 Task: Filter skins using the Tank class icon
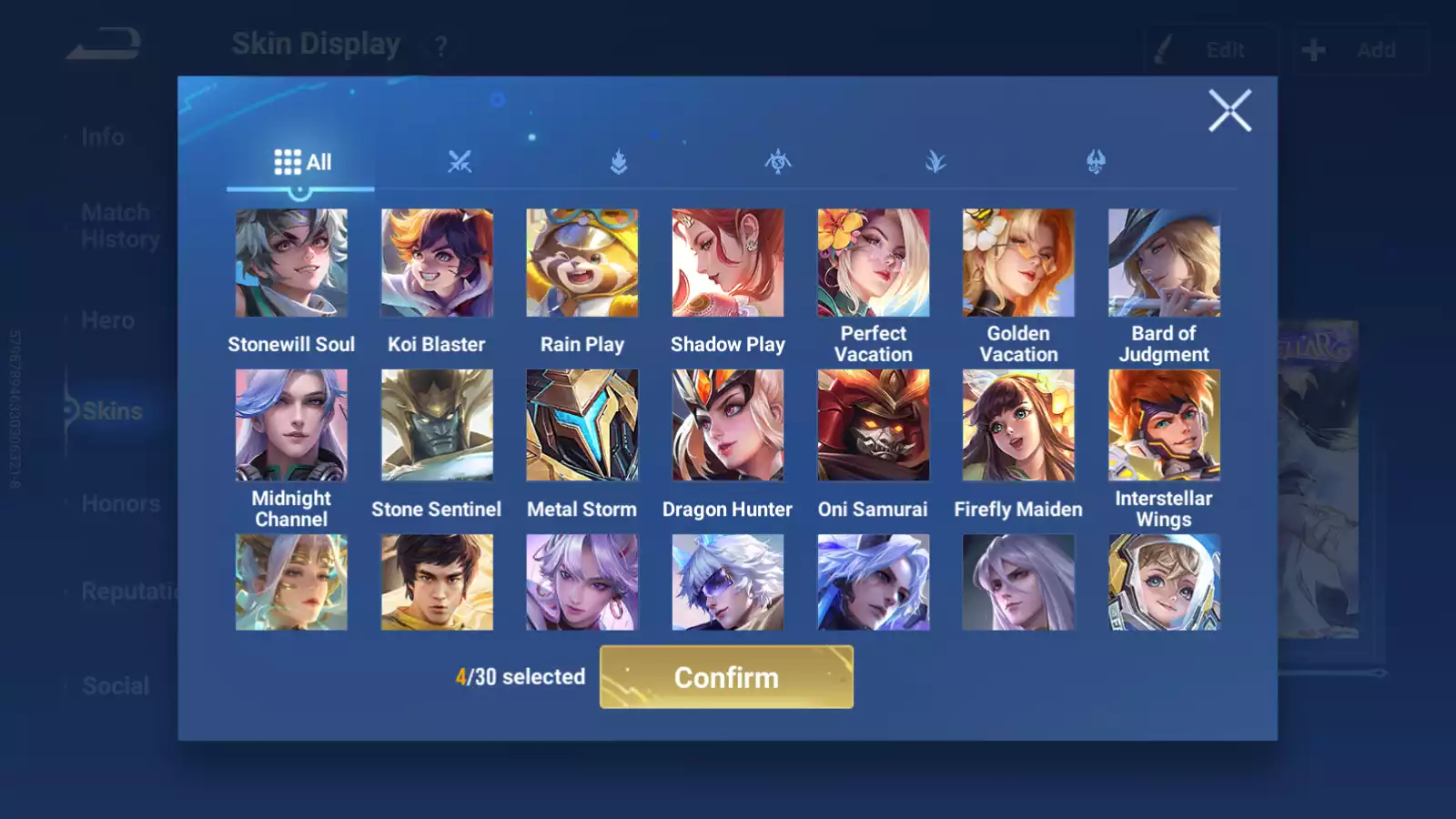[x=618, y=162]
